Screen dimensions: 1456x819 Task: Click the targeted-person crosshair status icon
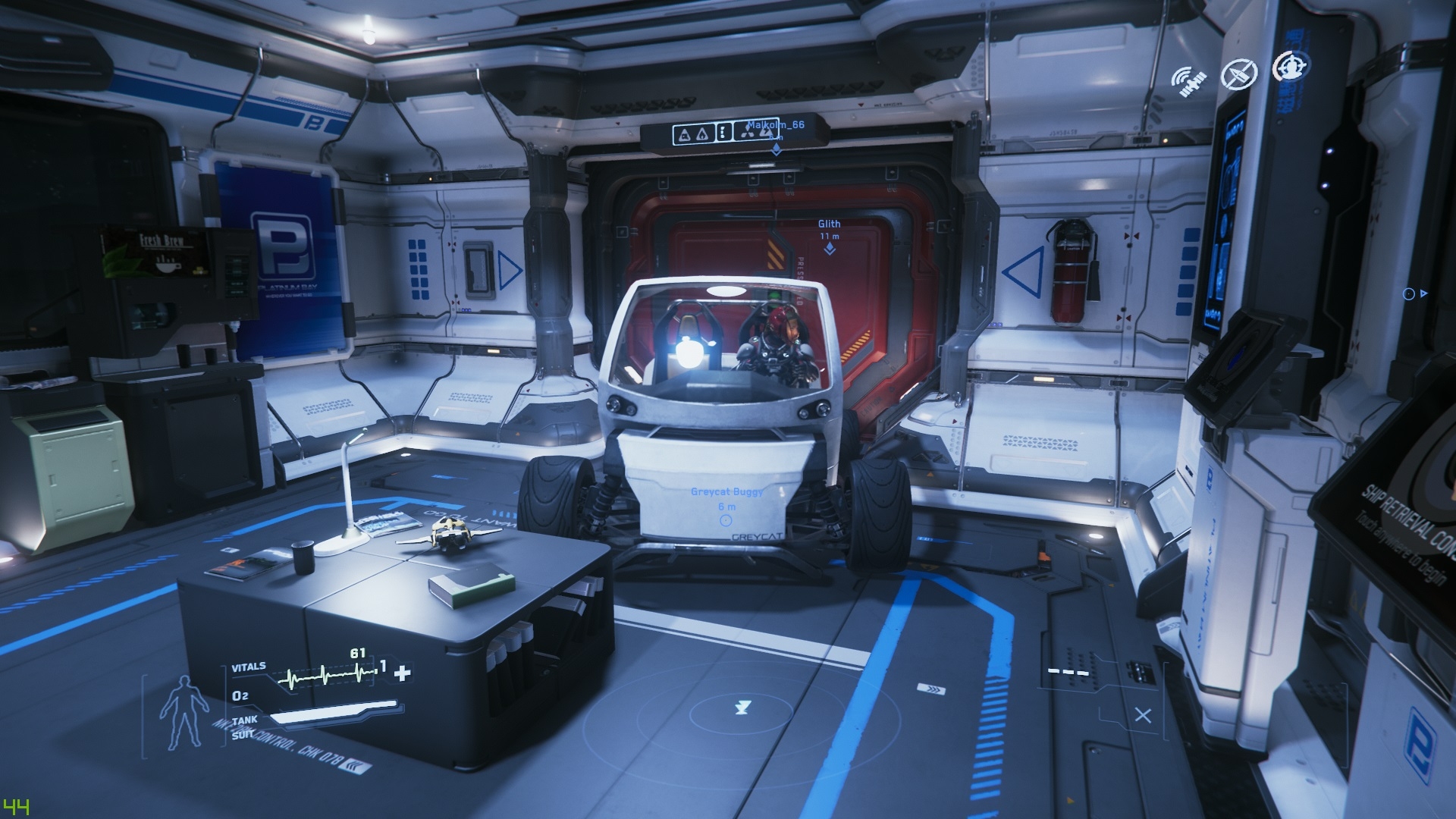click(x=1288, y=67)
